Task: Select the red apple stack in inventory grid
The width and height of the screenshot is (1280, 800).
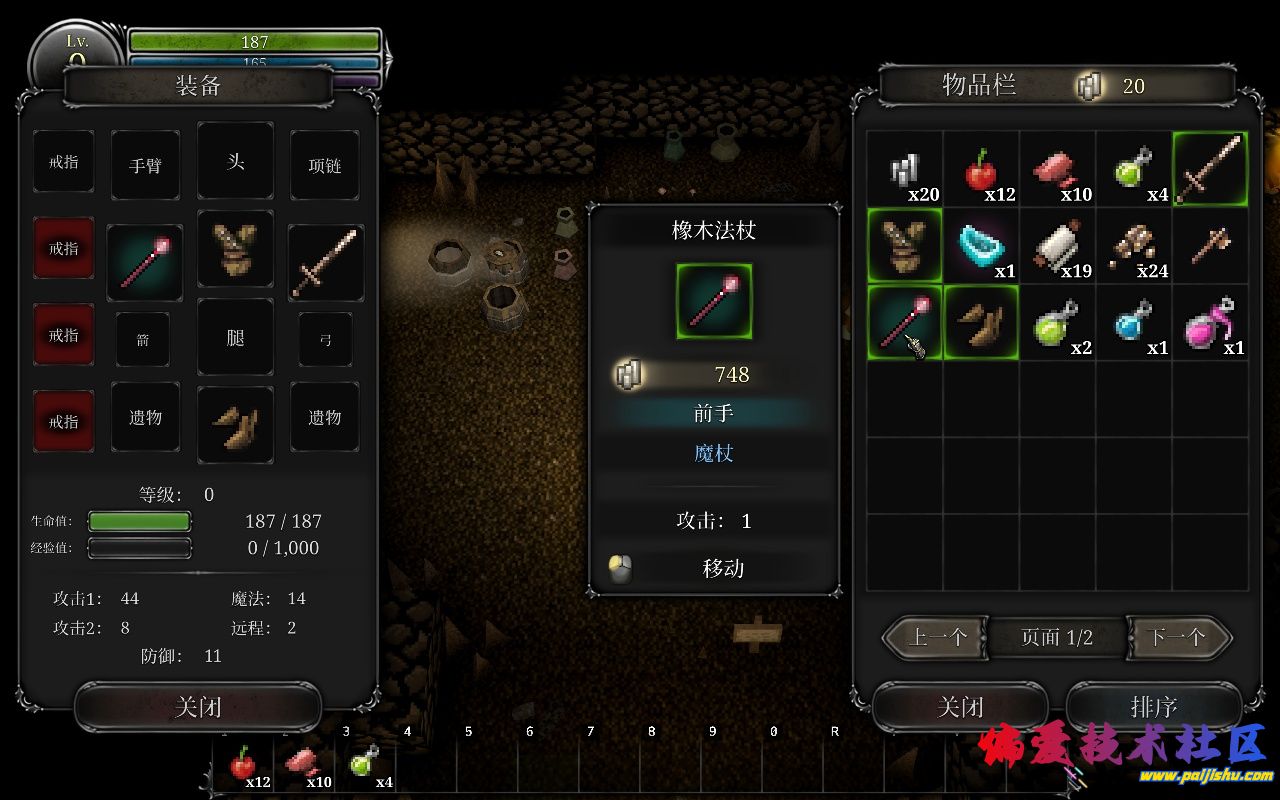Action: tap(981, 170)
